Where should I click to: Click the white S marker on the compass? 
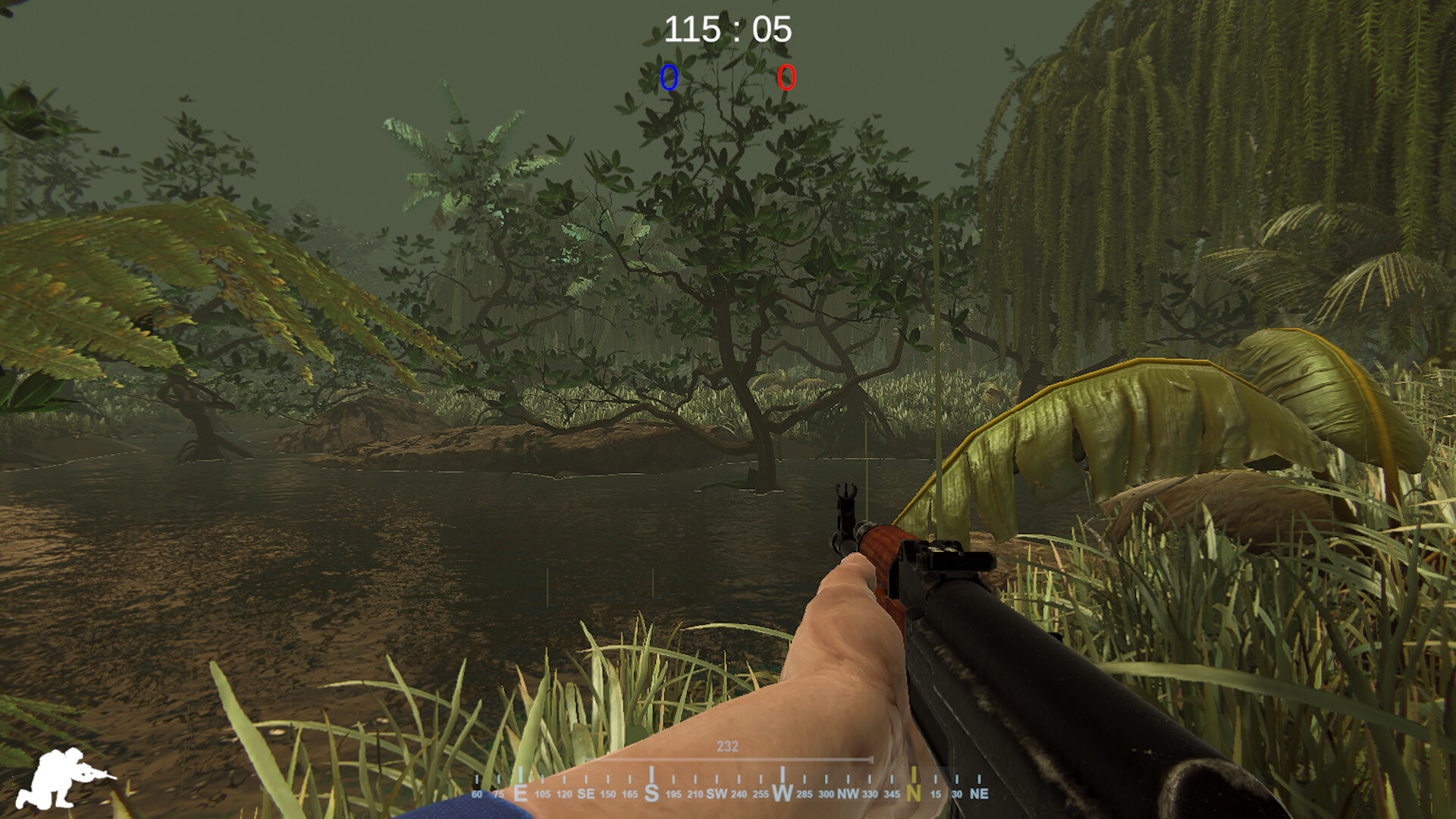coord(651,793)
